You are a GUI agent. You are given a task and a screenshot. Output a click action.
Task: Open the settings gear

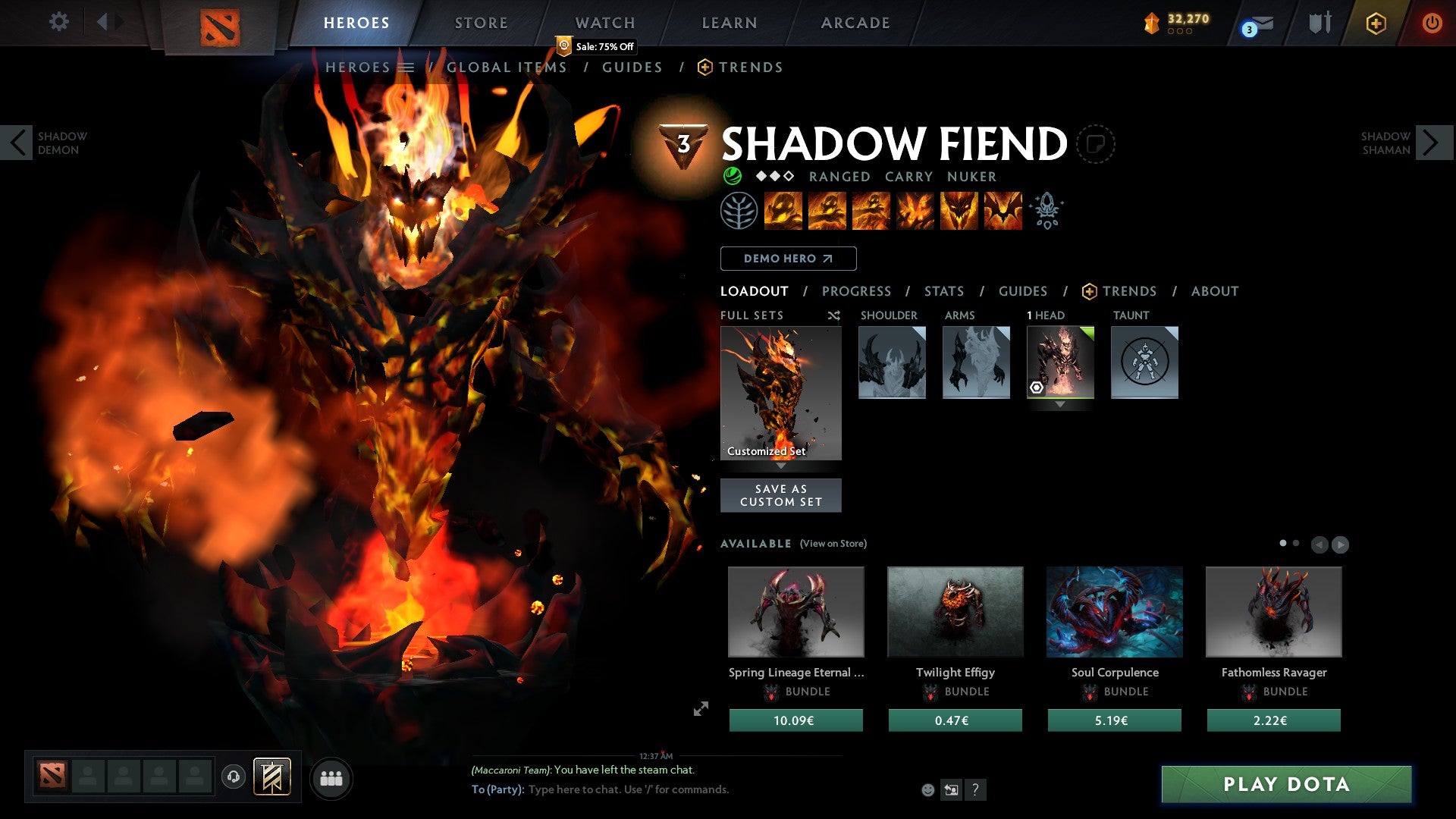point(59,22)
